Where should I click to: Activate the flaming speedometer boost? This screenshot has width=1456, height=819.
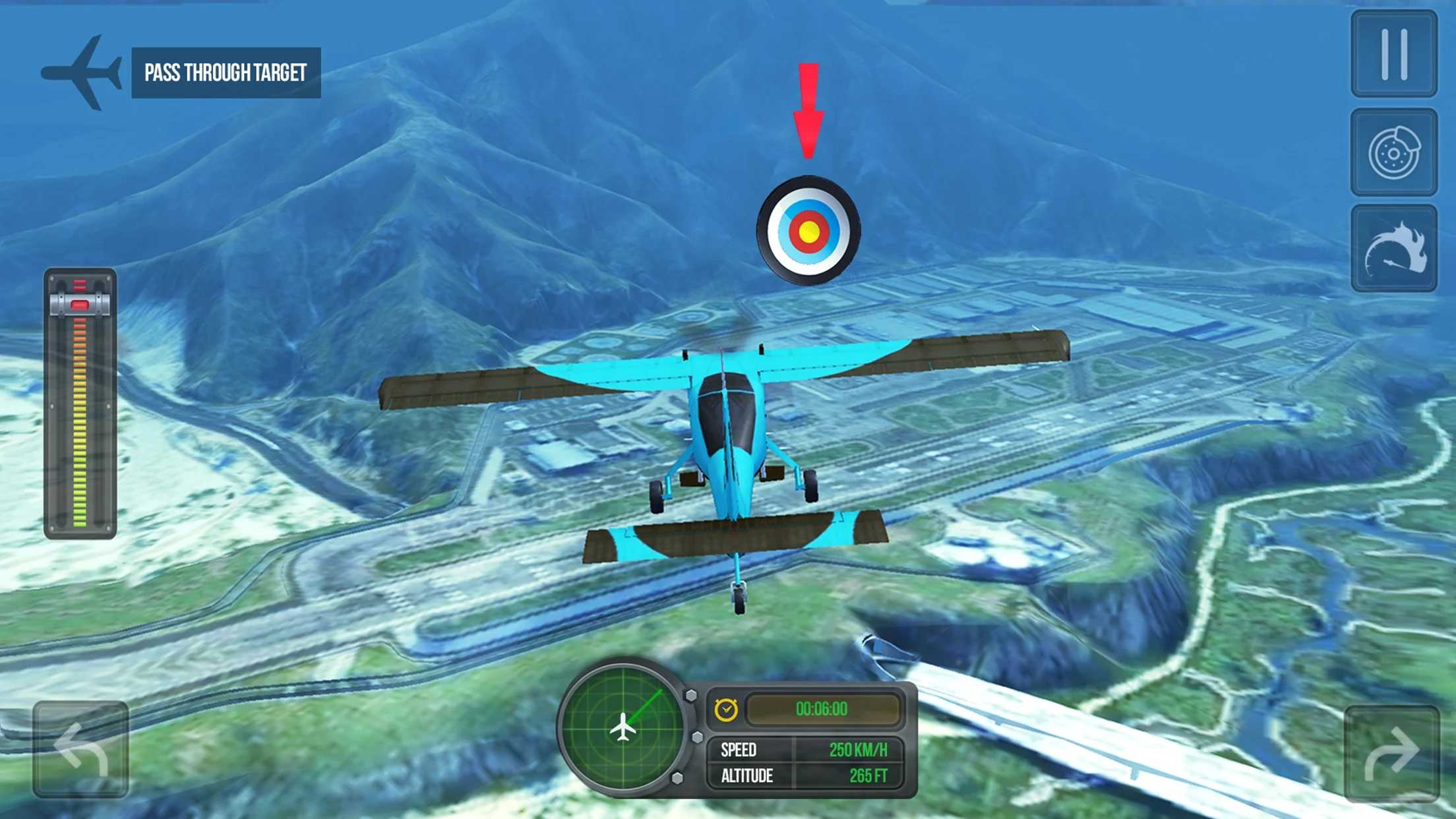[x=1393, y=249]
